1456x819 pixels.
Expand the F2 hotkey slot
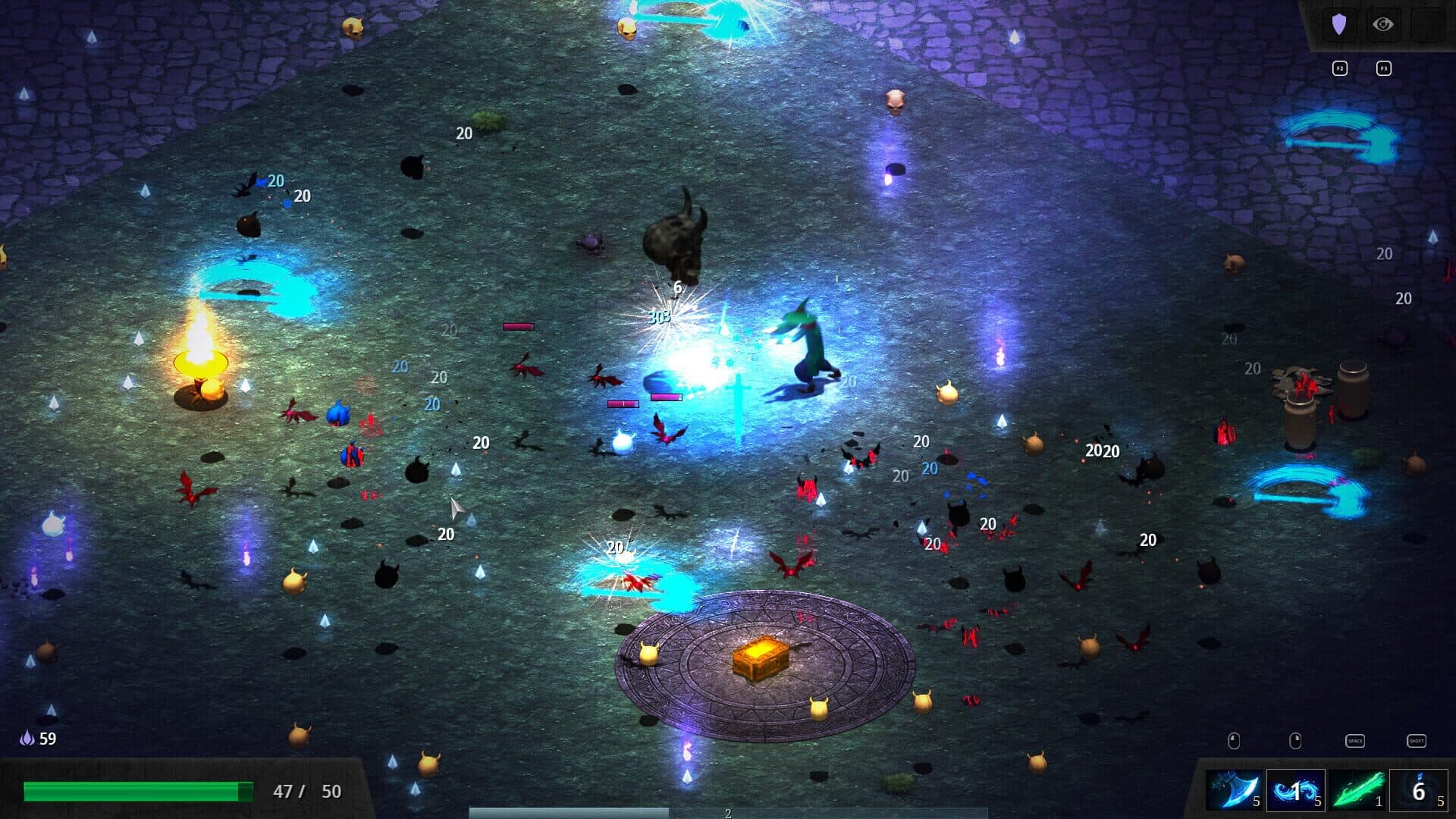point(1340,68)
